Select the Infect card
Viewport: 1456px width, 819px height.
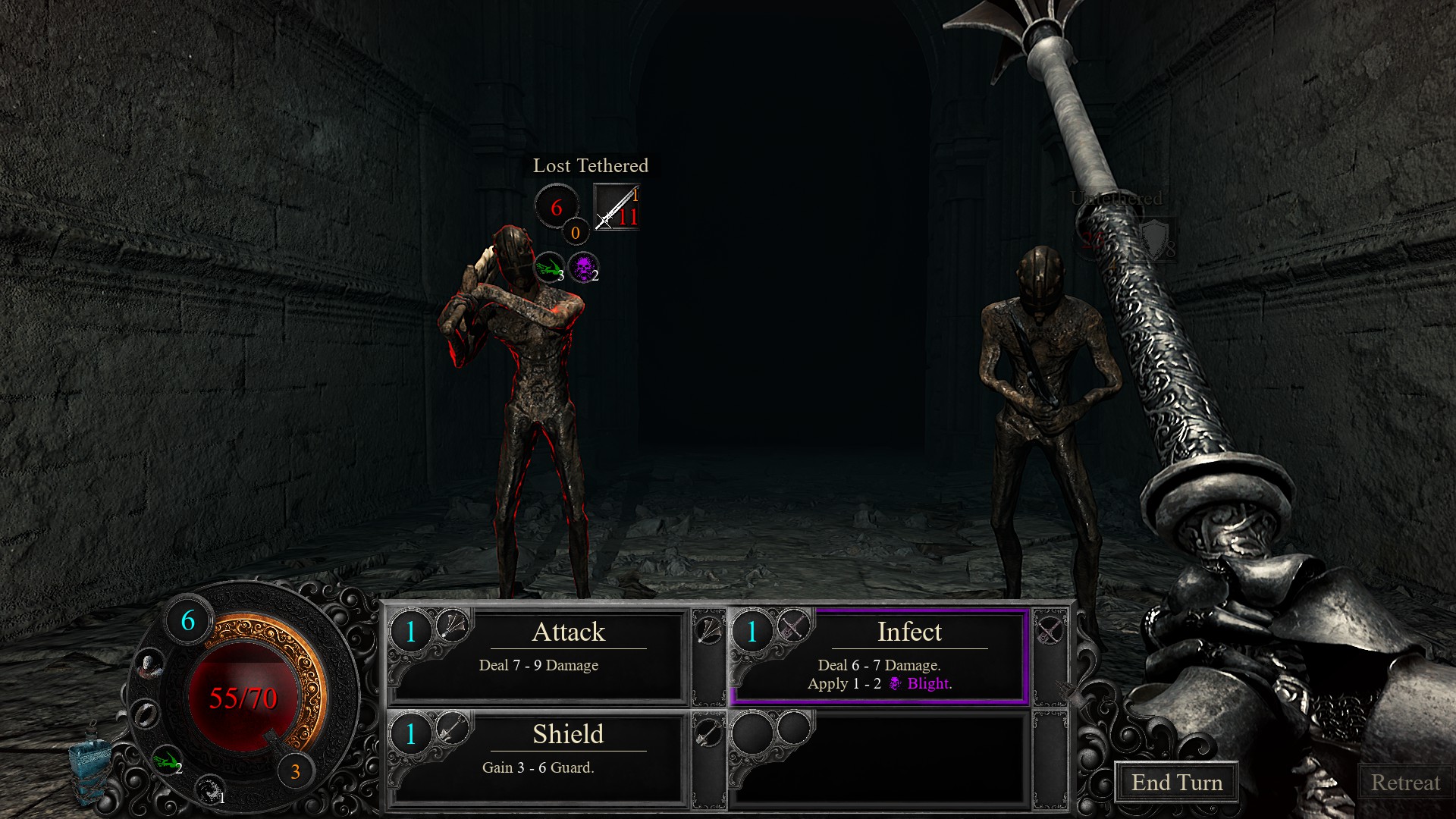pyautogui.click(x=880, y=656)
